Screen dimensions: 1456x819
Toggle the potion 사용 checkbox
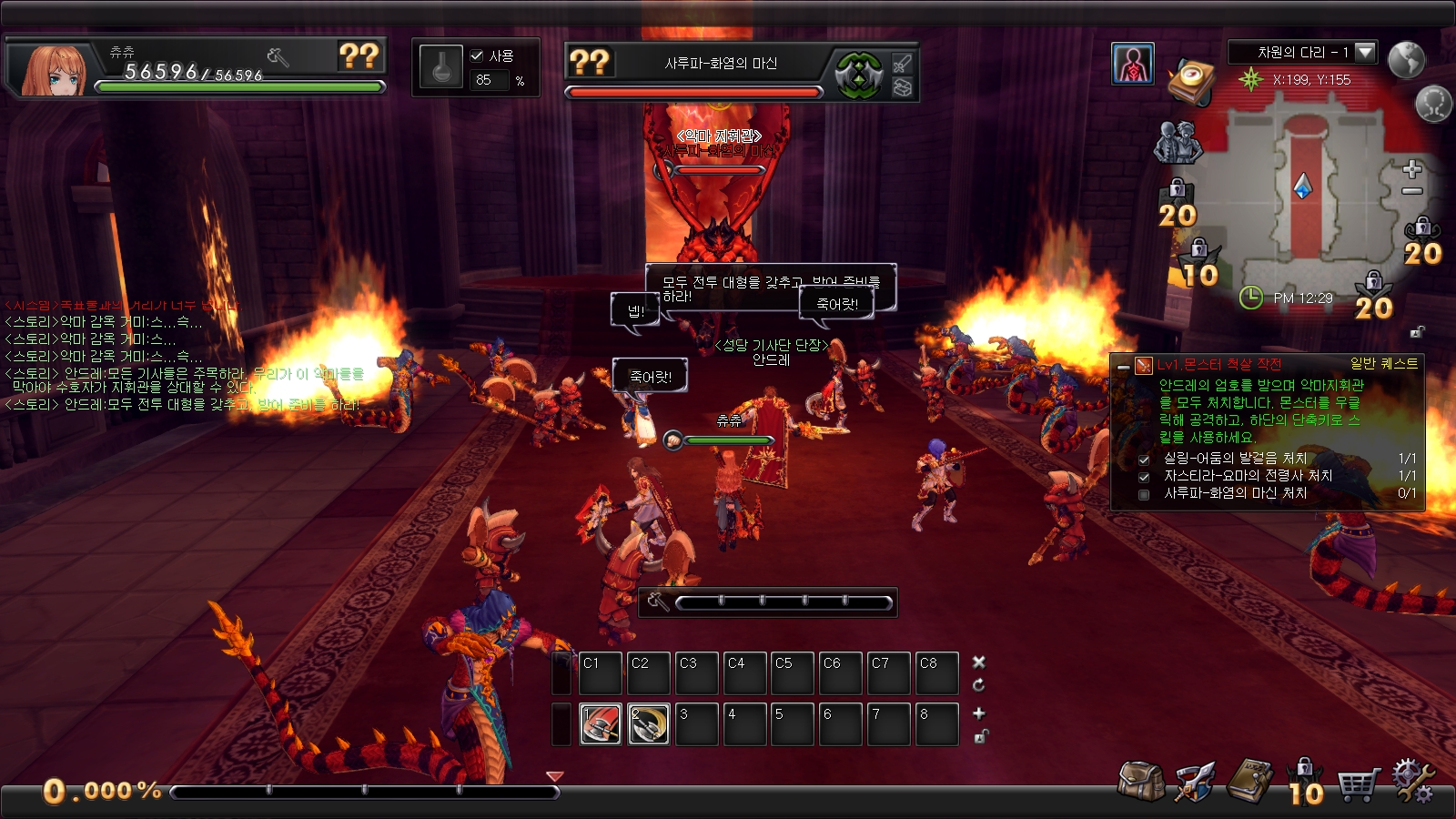point(477,56)
